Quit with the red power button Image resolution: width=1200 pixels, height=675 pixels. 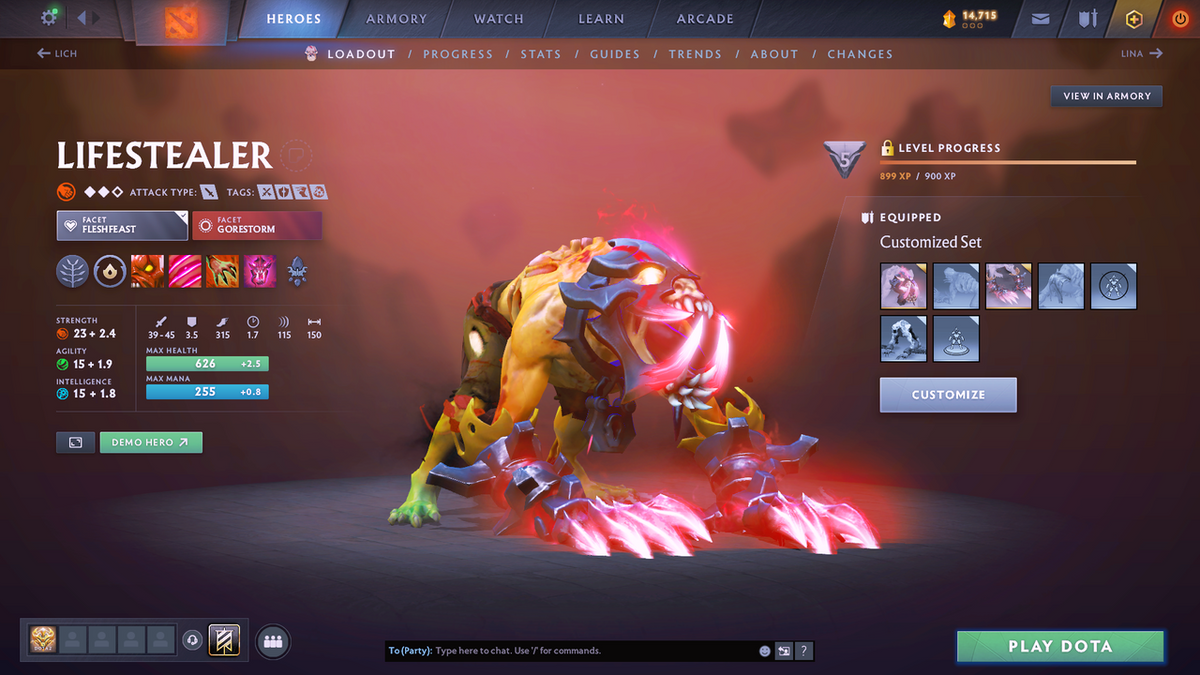pos(1179,19)
